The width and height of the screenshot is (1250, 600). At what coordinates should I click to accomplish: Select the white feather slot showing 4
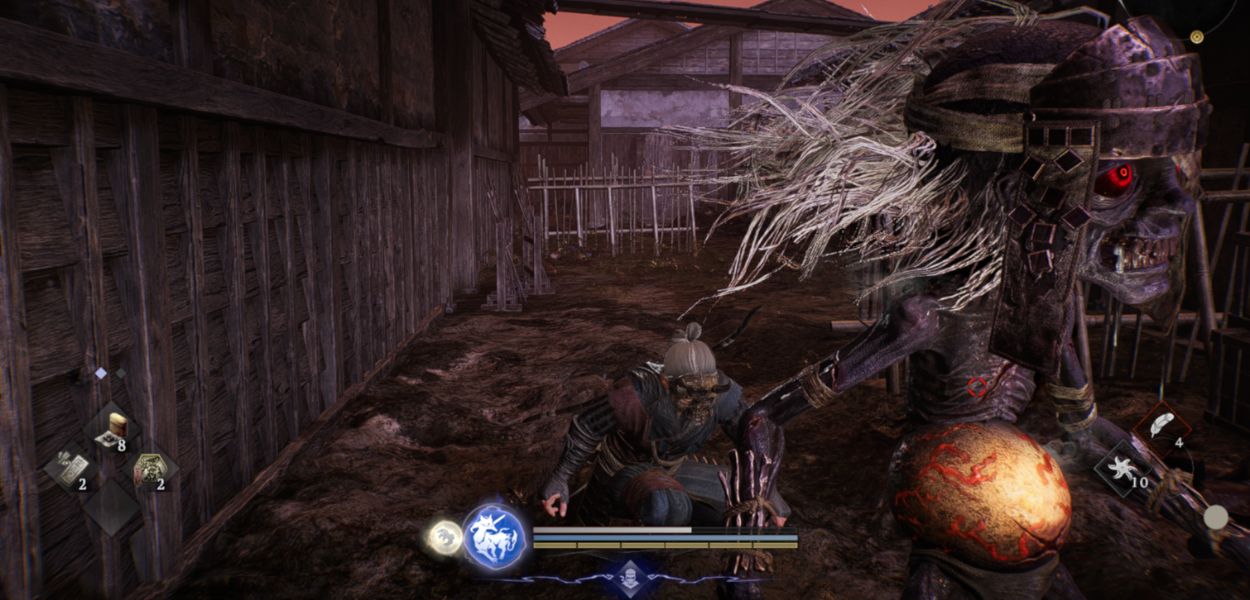(x=1160, y=427)
